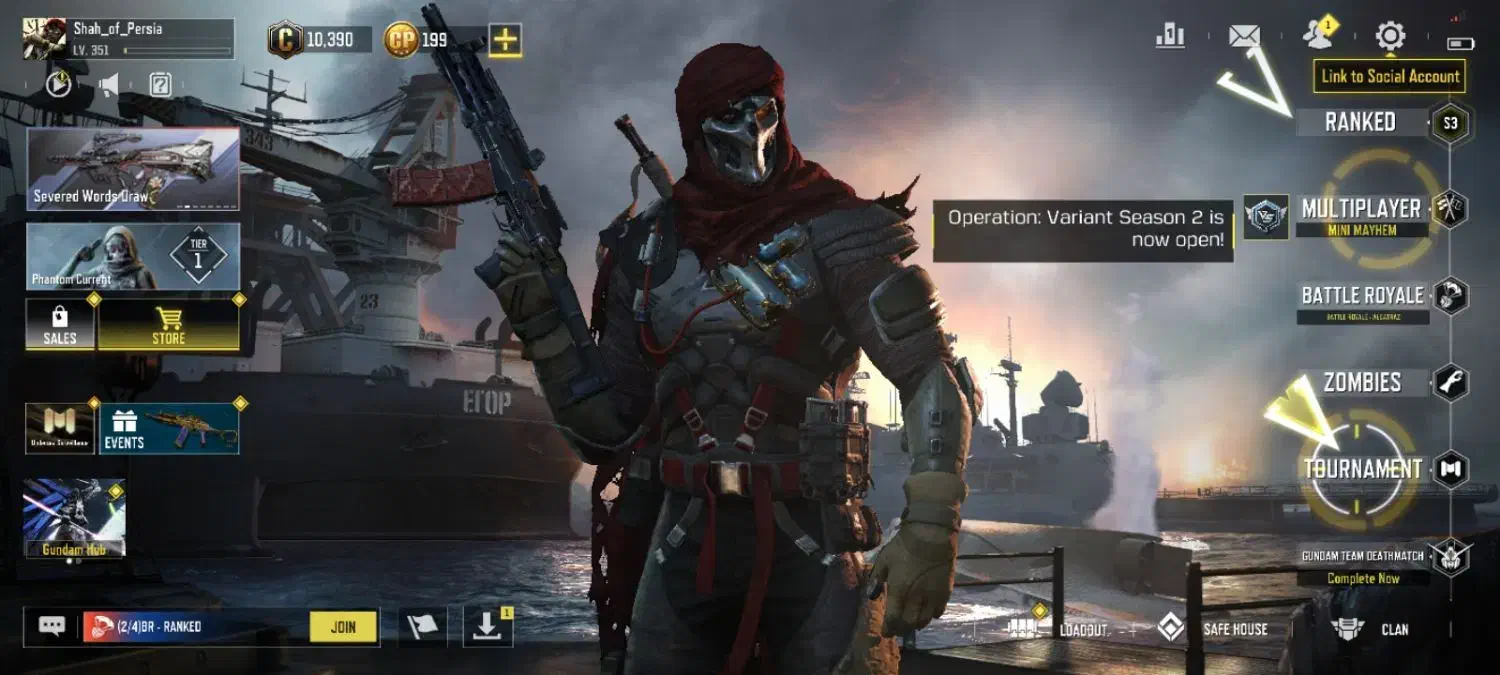Viewport: 1500px width, 675px height.
Task: Open the Severed Words Draw banner
Action: coord(133,168)
